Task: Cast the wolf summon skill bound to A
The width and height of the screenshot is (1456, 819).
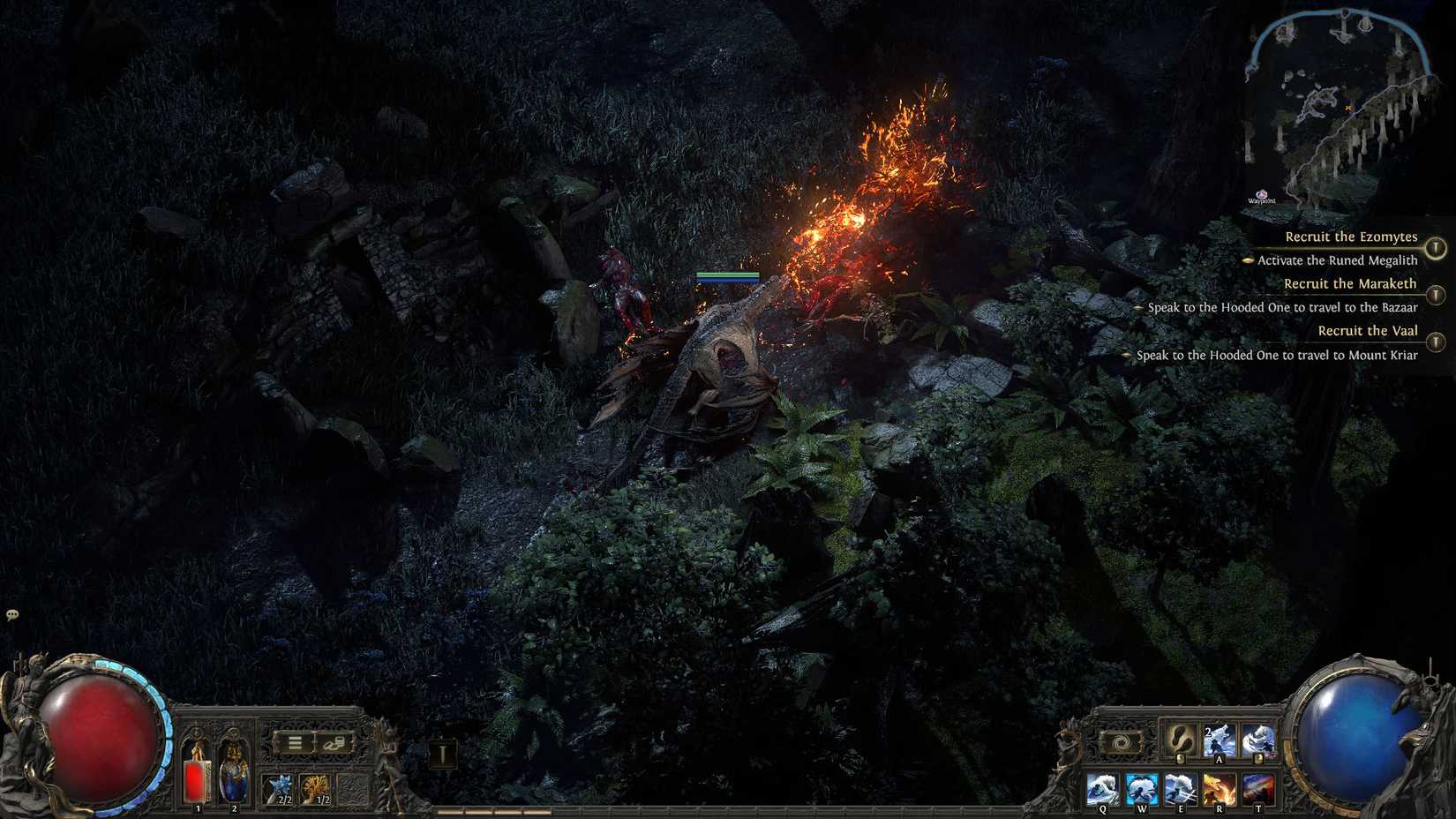Action: click(x=1219, y=741)
